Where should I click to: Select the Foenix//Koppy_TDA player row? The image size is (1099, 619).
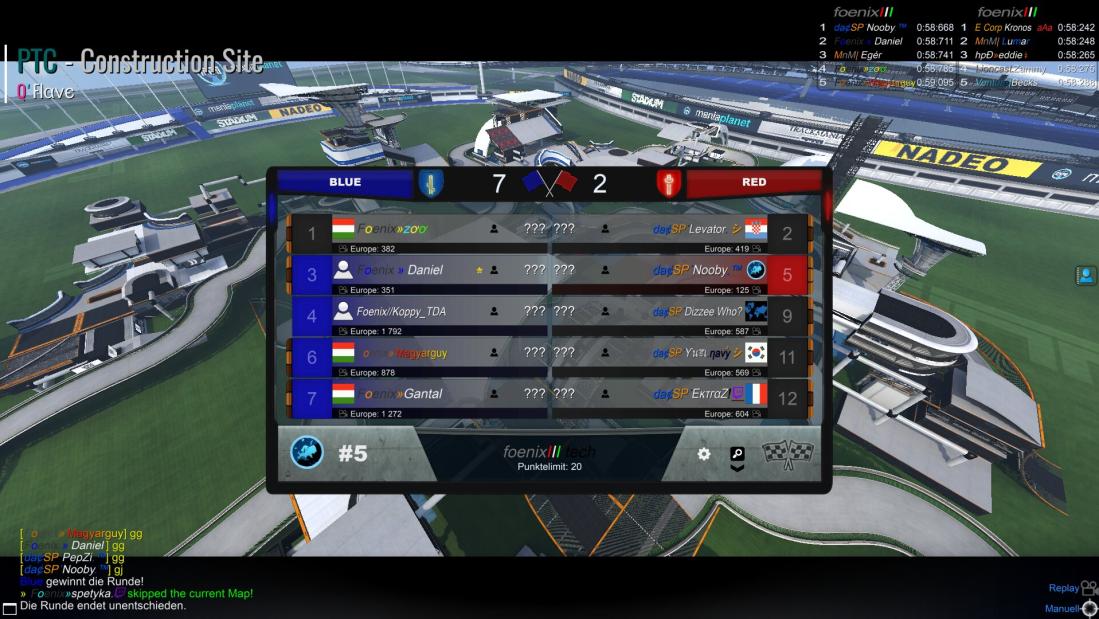click(x=417, y=316)
